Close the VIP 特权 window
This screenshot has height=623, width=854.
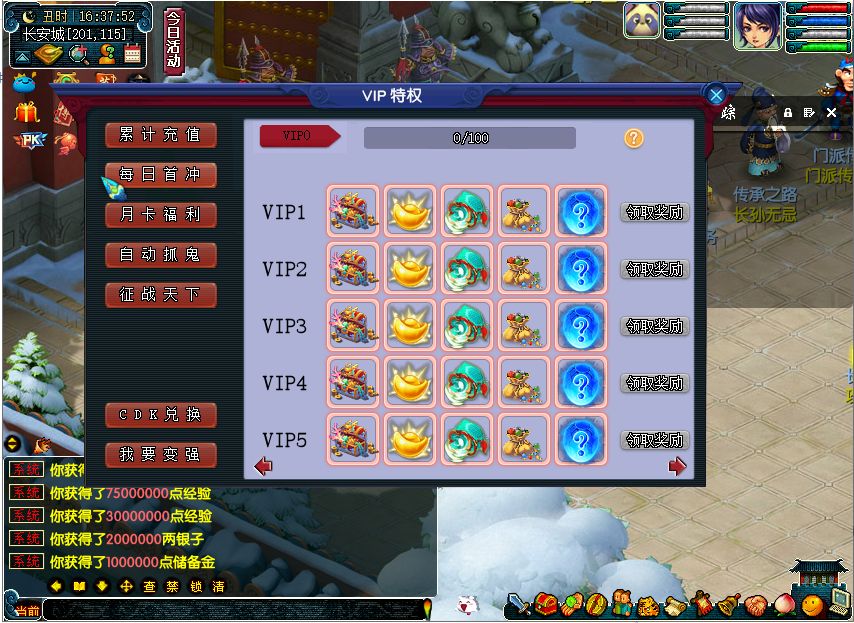pos(716,95)
